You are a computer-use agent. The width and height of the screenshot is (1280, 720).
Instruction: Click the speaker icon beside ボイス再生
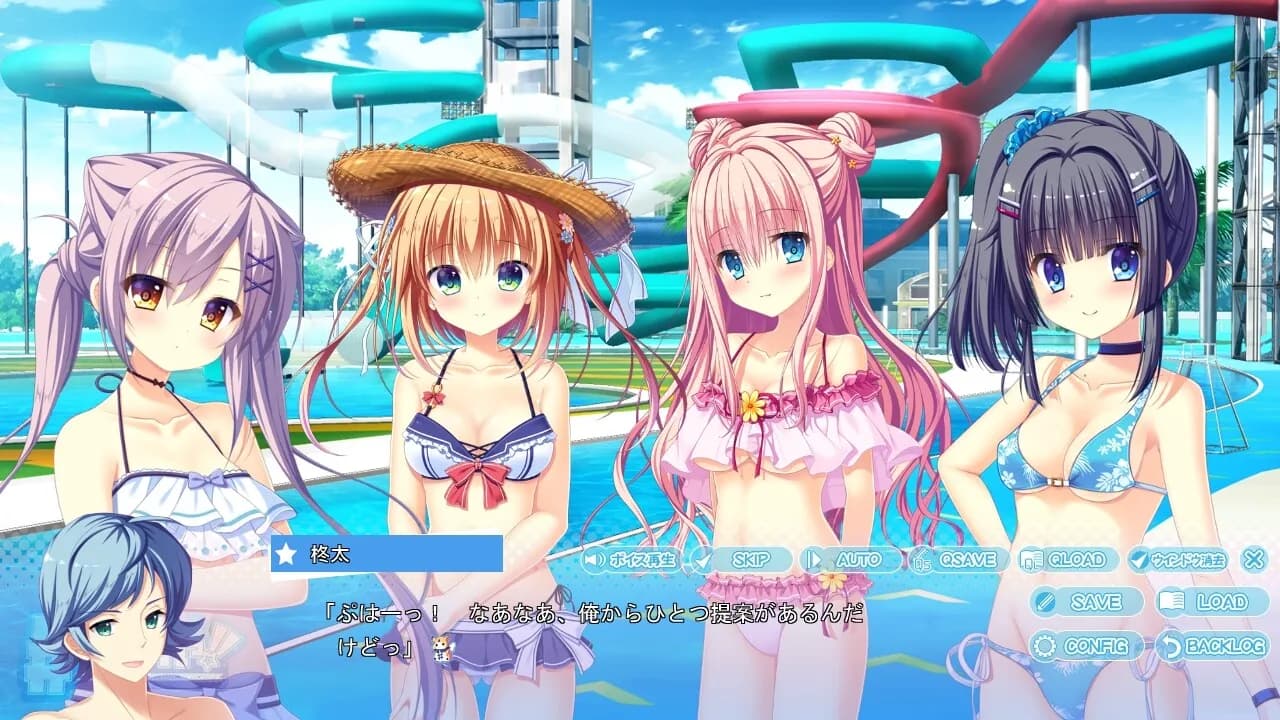pos(596,558)
